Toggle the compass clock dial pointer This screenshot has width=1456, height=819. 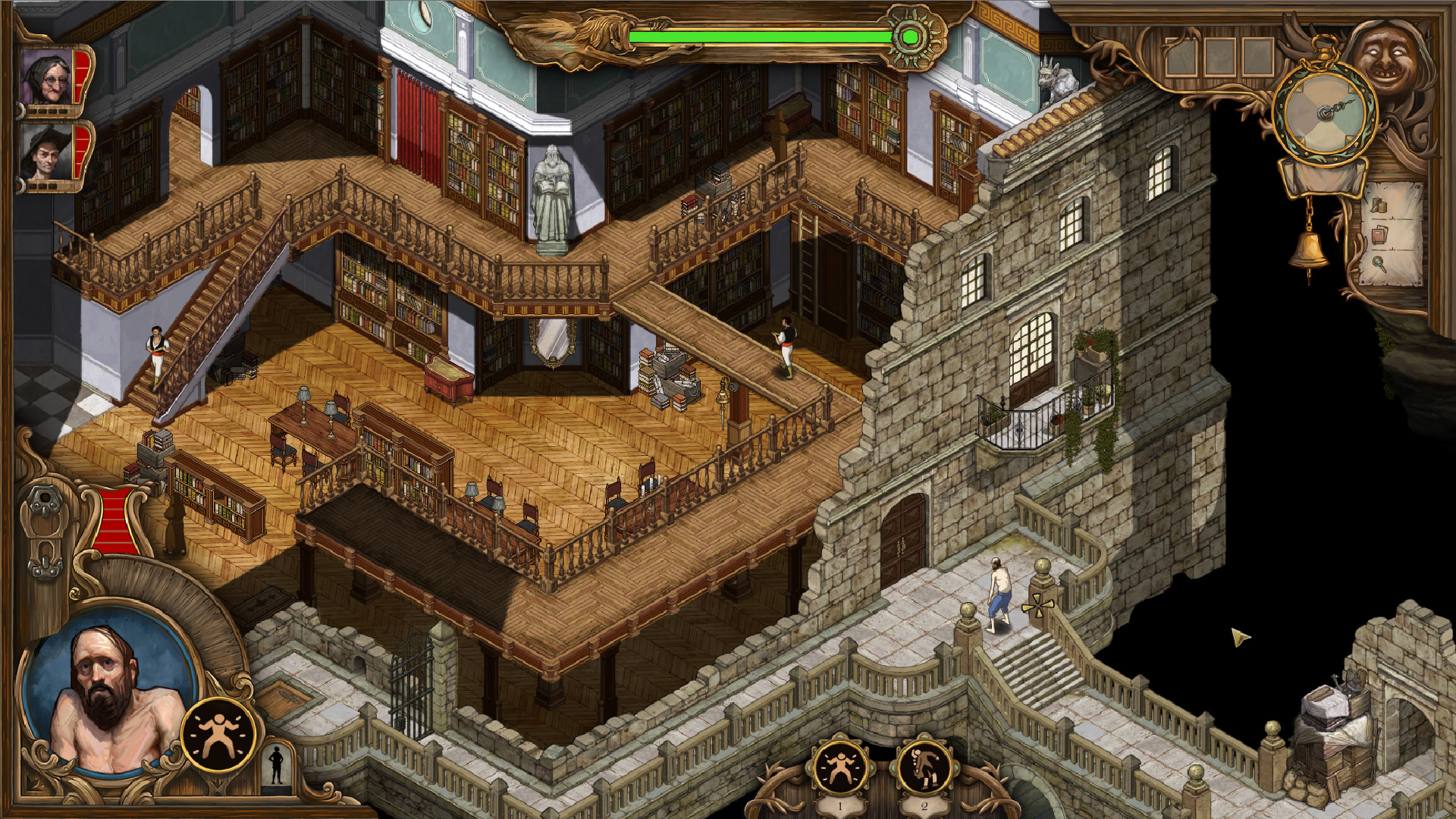click(1326, 110)
